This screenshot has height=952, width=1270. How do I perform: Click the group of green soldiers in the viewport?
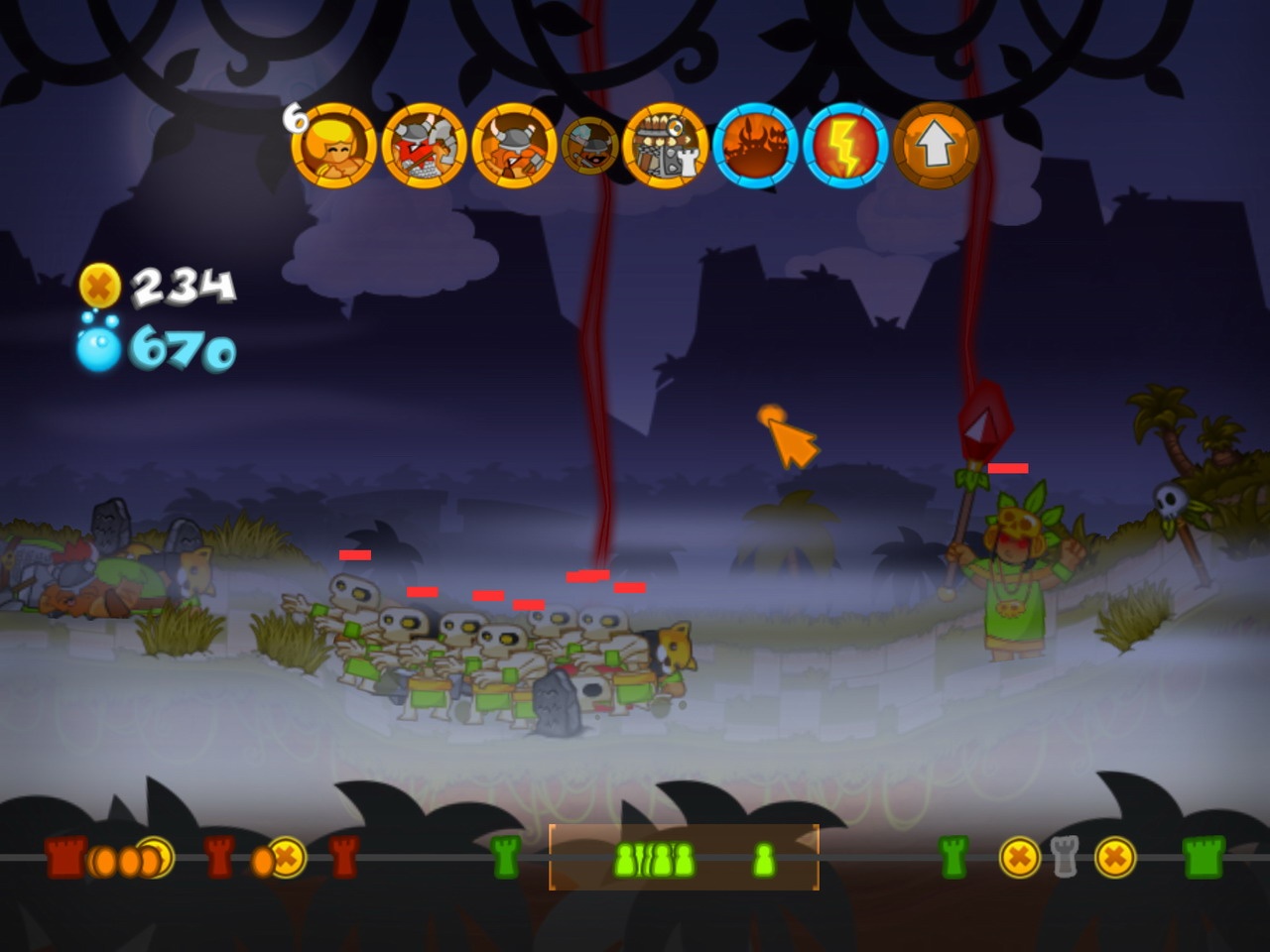pyautogui.click(x=655, y=859)
